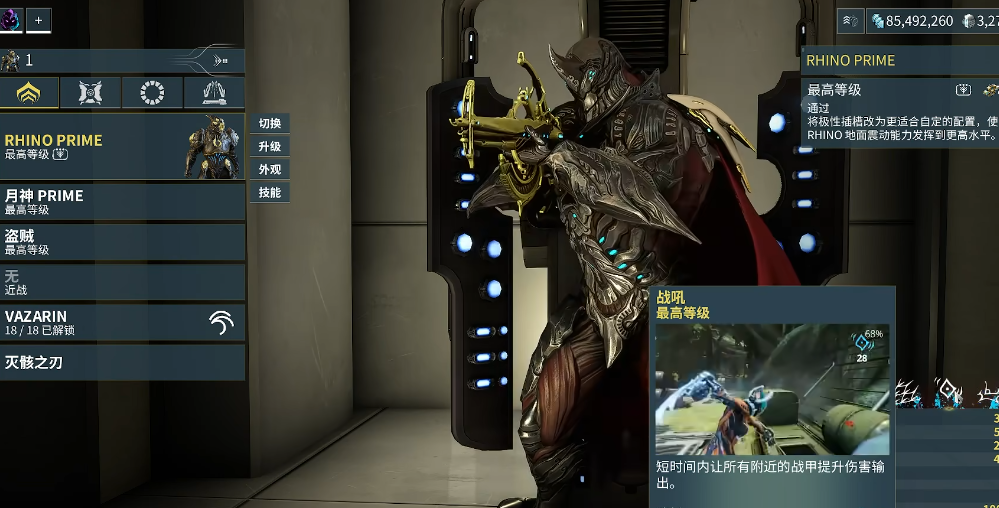
Task: Add a new slot with plus button
Action: 39,19
